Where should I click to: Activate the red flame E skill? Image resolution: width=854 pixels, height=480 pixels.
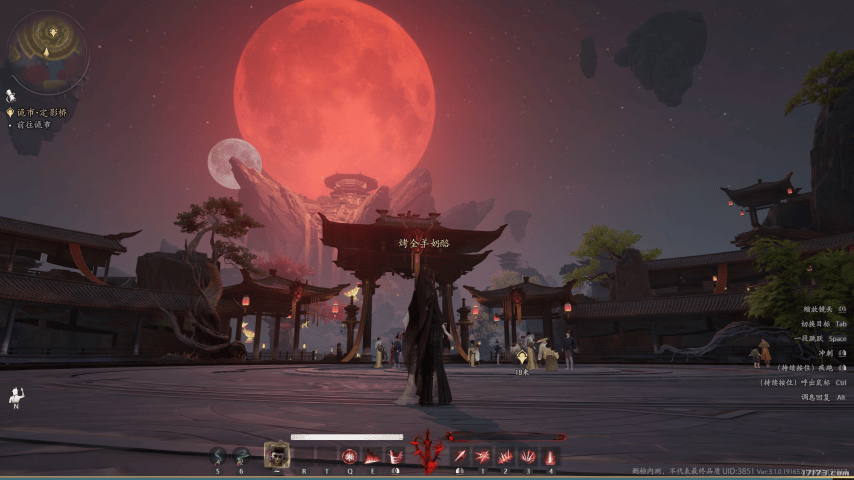click(372, 456)
